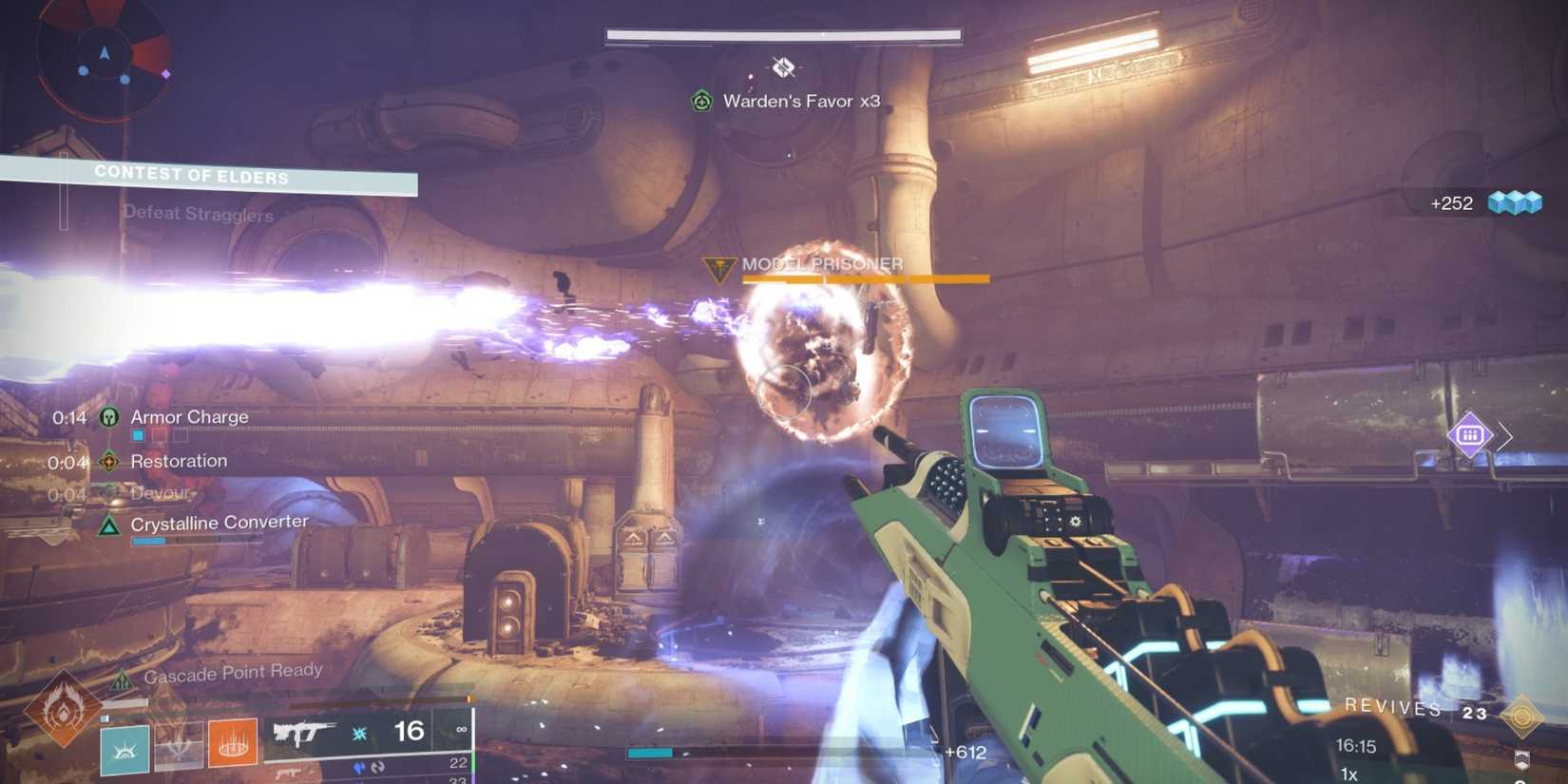The height and width of the screenshot is (784, 1568).
Task: Click the equipped pulse rifle weapon icon
Action: (304, 734)
